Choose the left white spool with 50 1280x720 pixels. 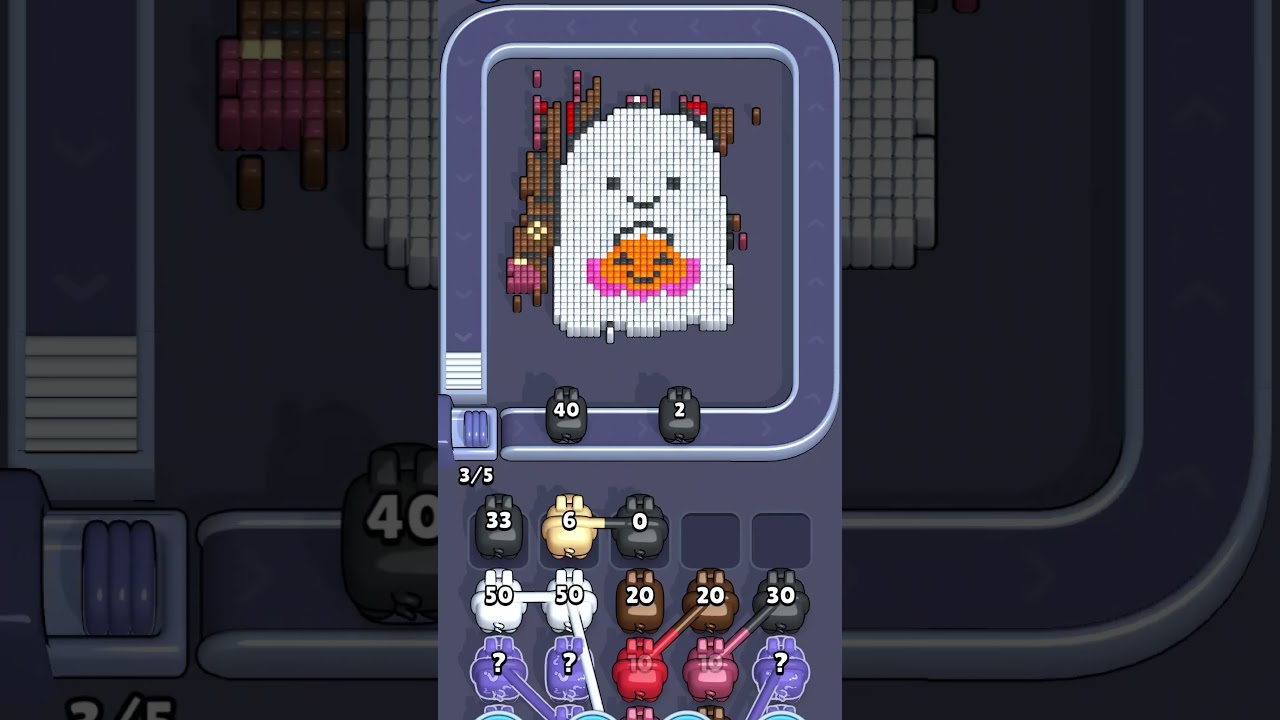pos(498,595)
